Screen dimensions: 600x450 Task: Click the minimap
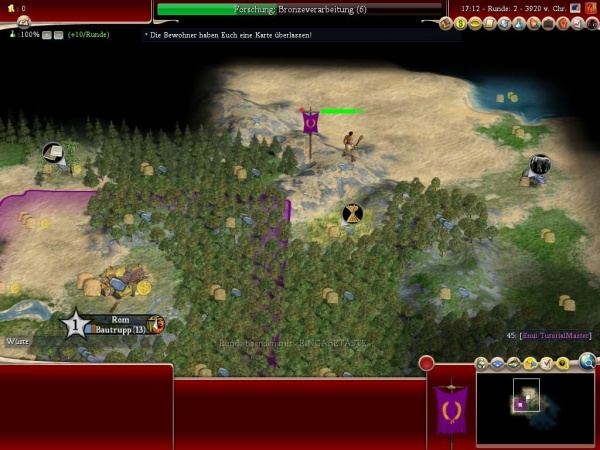coord(534,407)
